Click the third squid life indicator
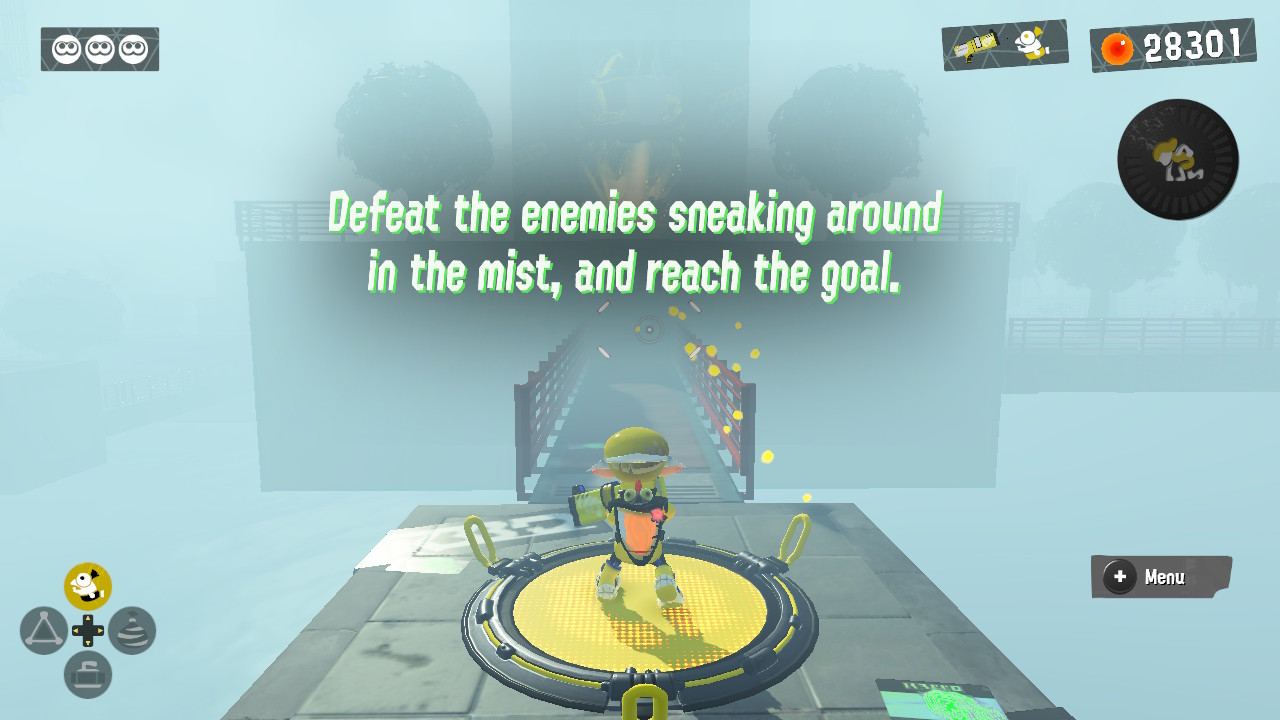1280x720 pixels. tap(135, 50)
